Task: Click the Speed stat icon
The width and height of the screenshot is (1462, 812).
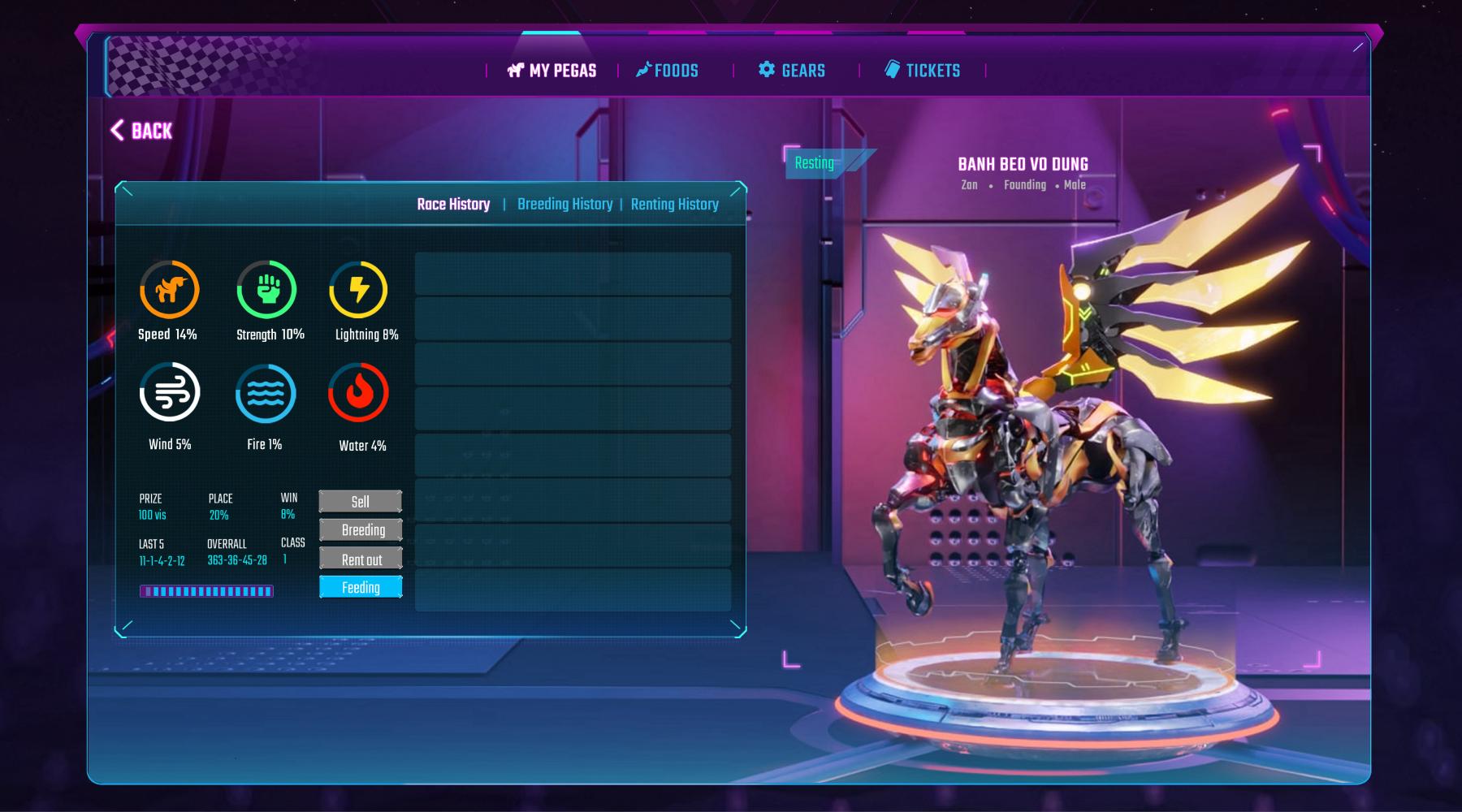Action: 170,289
